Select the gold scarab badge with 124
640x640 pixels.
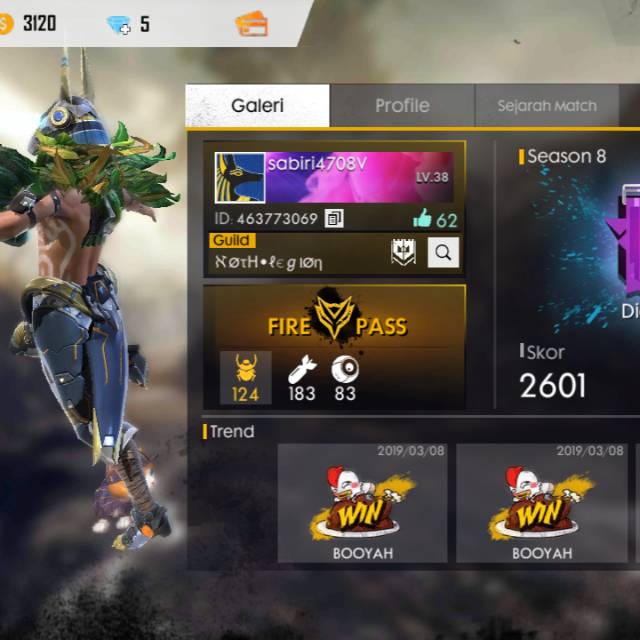tap(245, 377)
